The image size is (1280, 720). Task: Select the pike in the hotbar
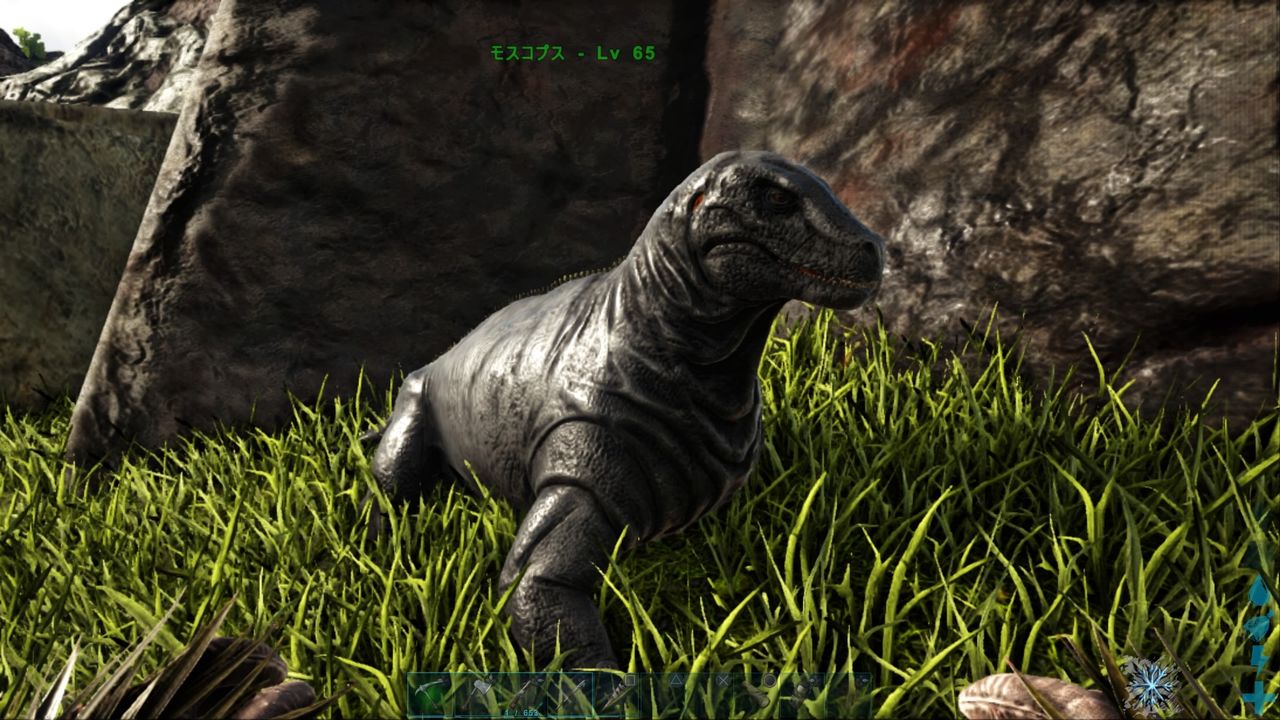coord(570,690)
